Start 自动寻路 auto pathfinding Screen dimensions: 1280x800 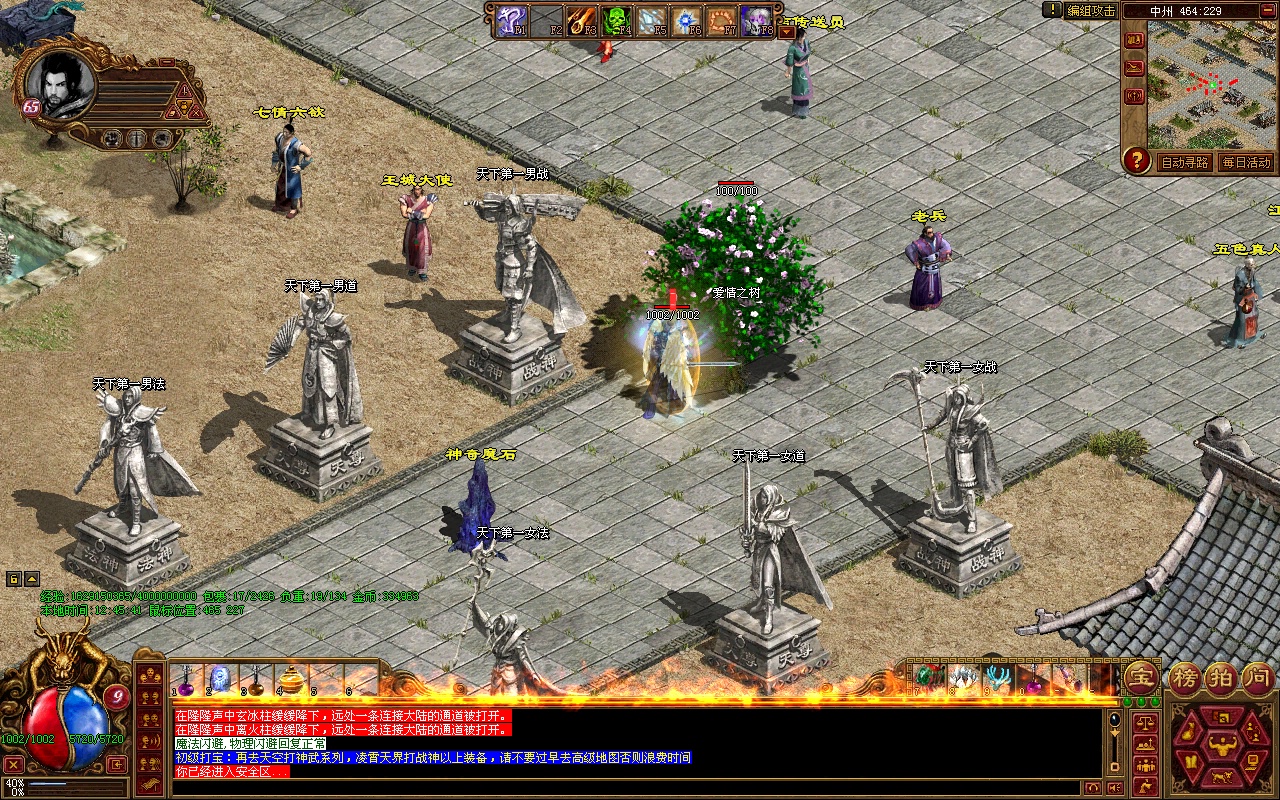1185,162
